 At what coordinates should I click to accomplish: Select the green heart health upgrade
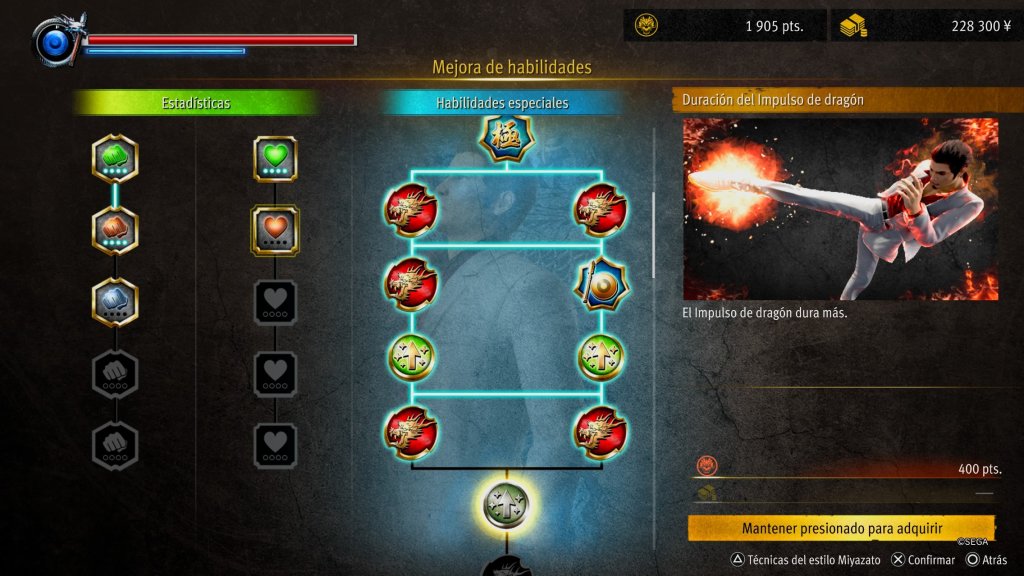pos(275,157)
